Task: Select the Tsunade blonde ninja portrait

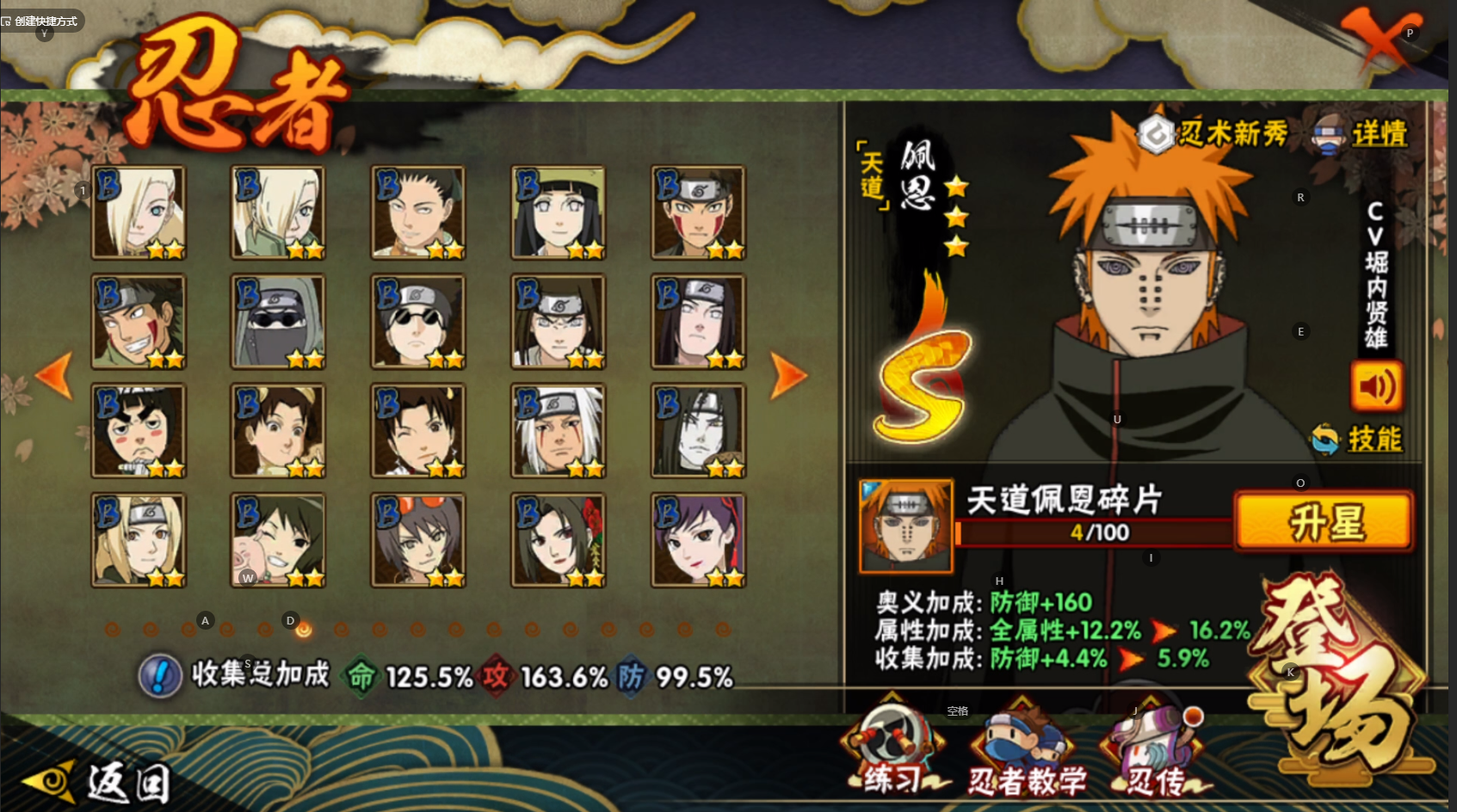Action: 139,539
